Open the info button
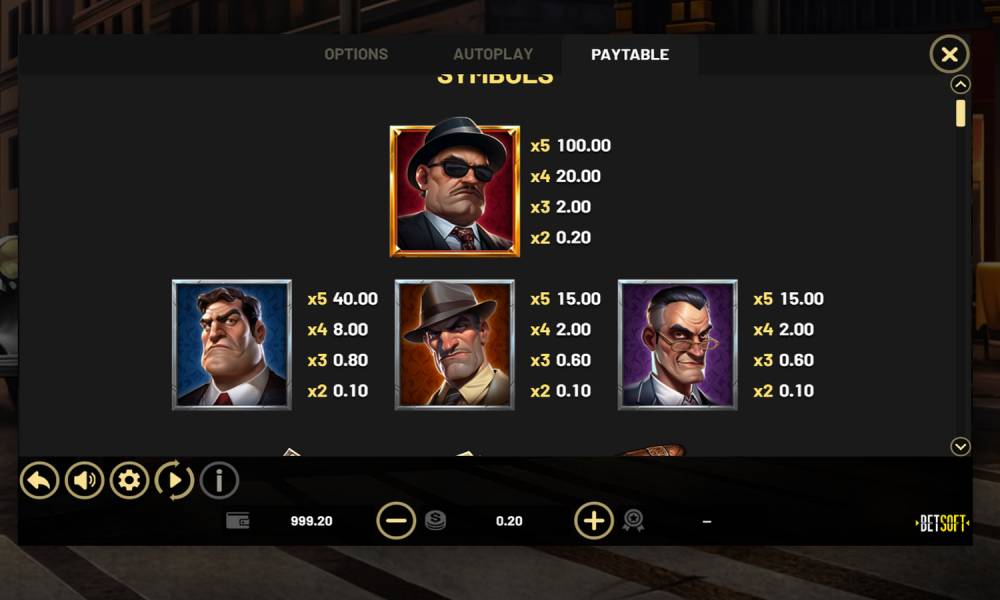Screen dimensions: 1000x600 tap(219, 481)
